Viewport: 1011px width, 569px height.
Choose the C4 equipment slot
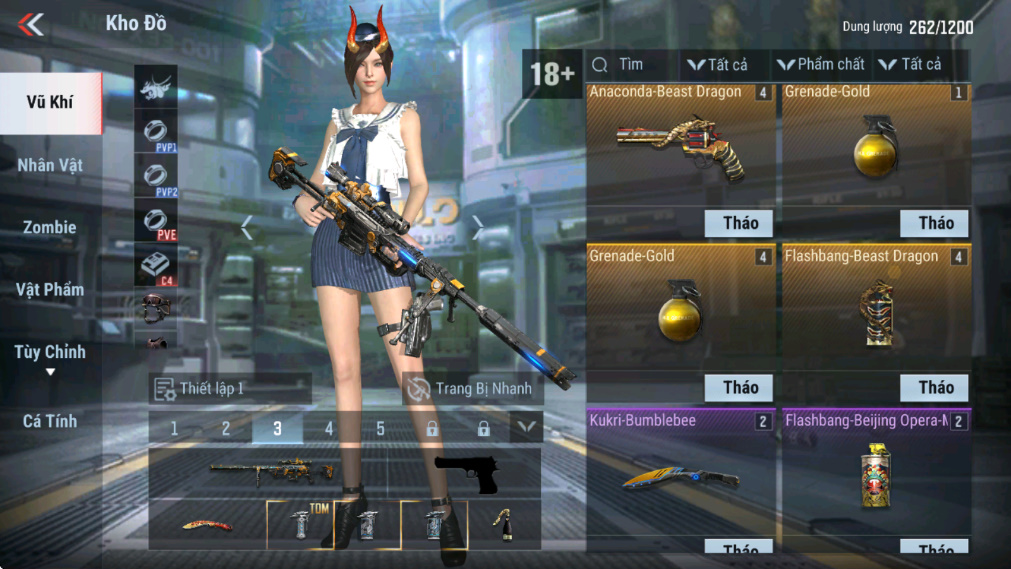point(156,266)
